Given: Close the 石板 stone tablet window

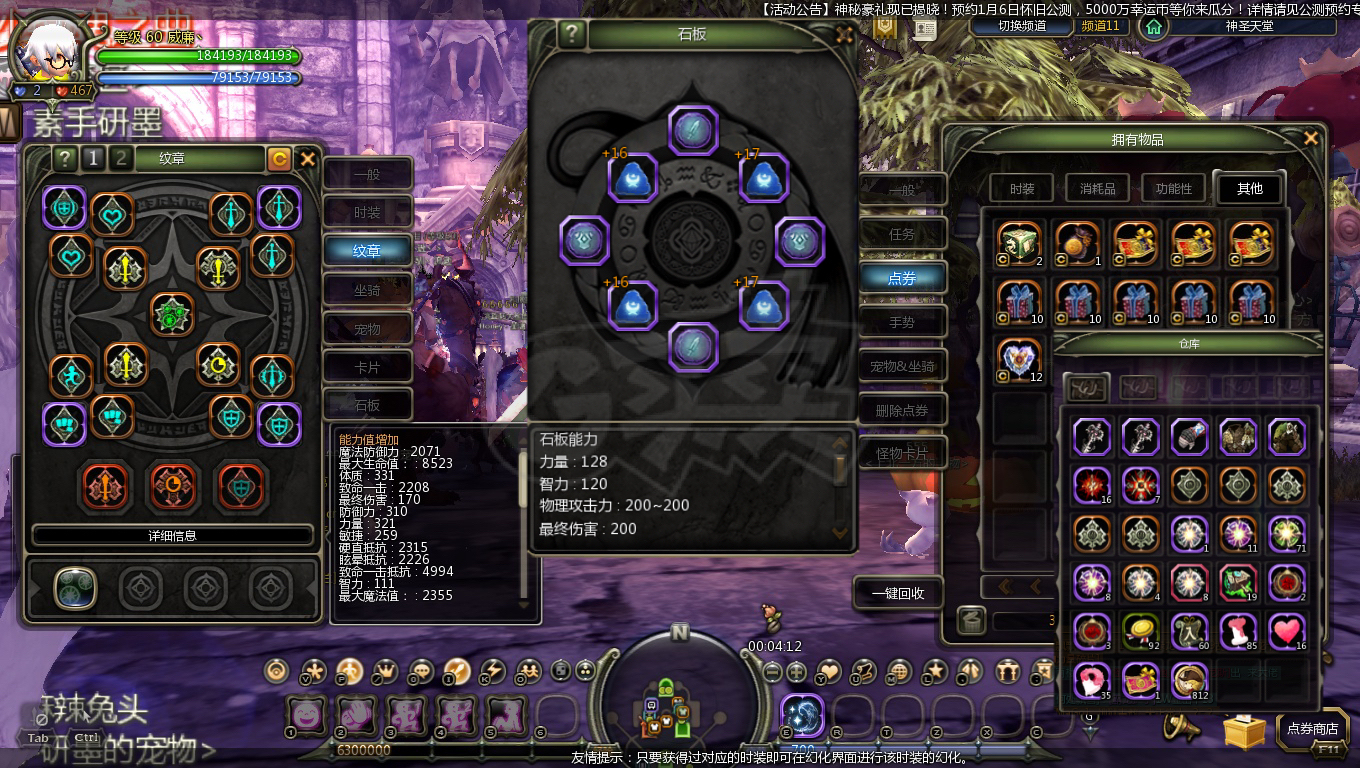Looking at the screenshot, I should pyautogui.click(x=845, y=35).
